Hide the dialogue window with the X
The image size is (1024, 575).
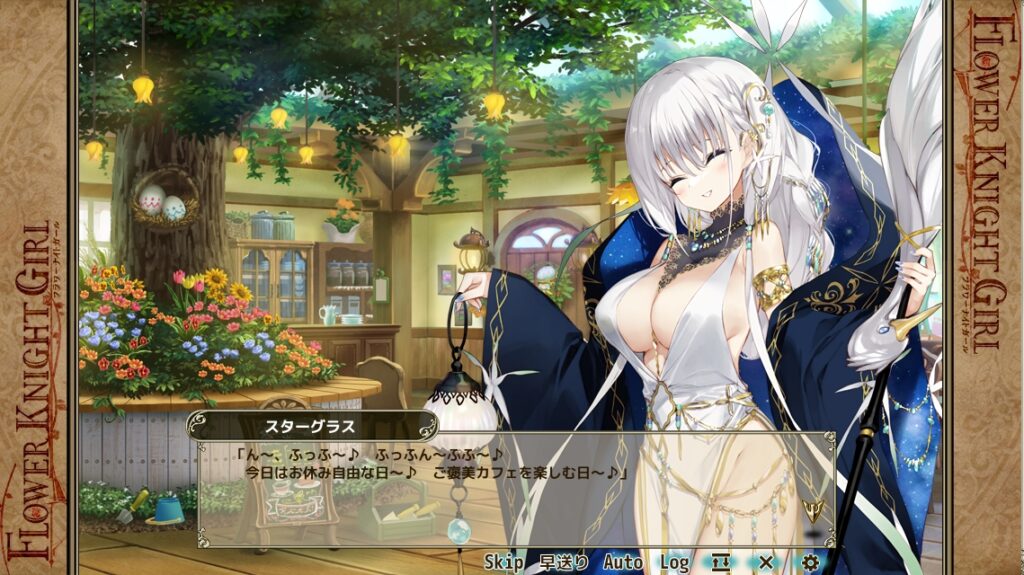pyautogui.click(x=766, y=562)
